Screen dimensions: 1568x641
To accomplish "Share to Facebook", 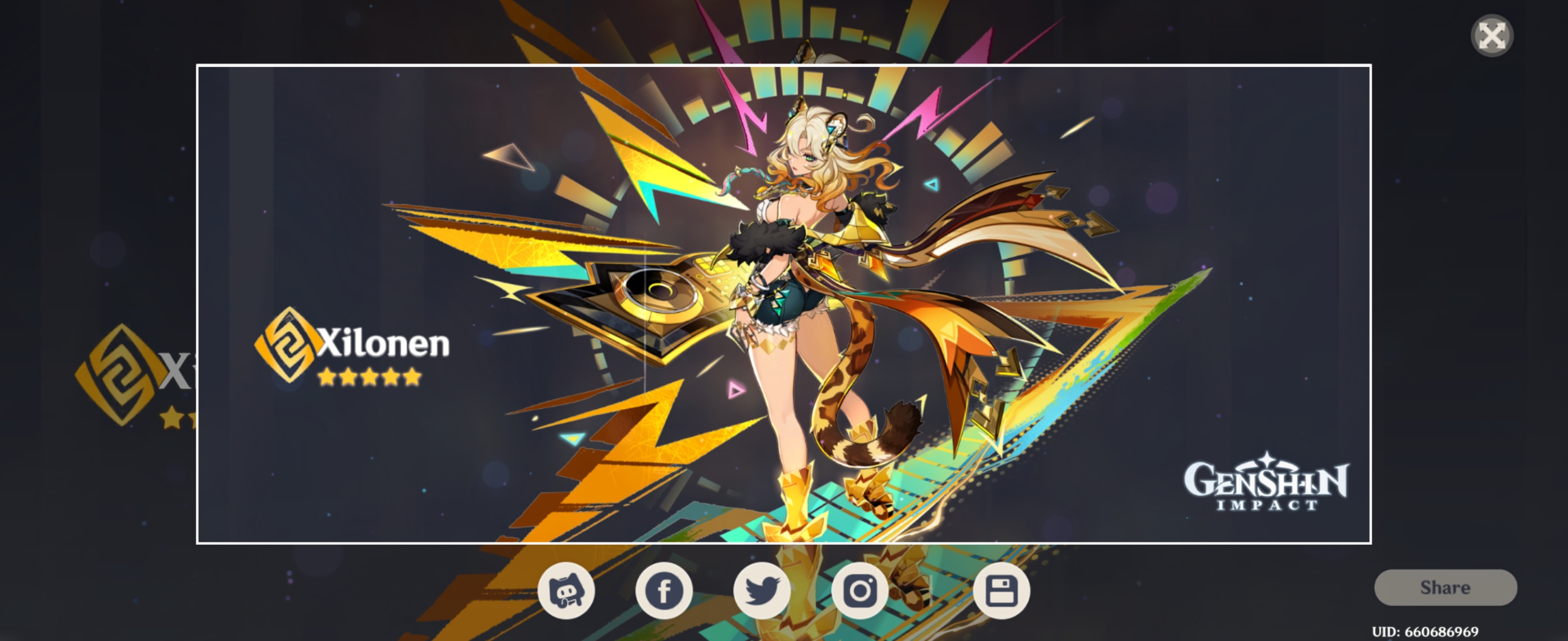I will tap(664, 591).
